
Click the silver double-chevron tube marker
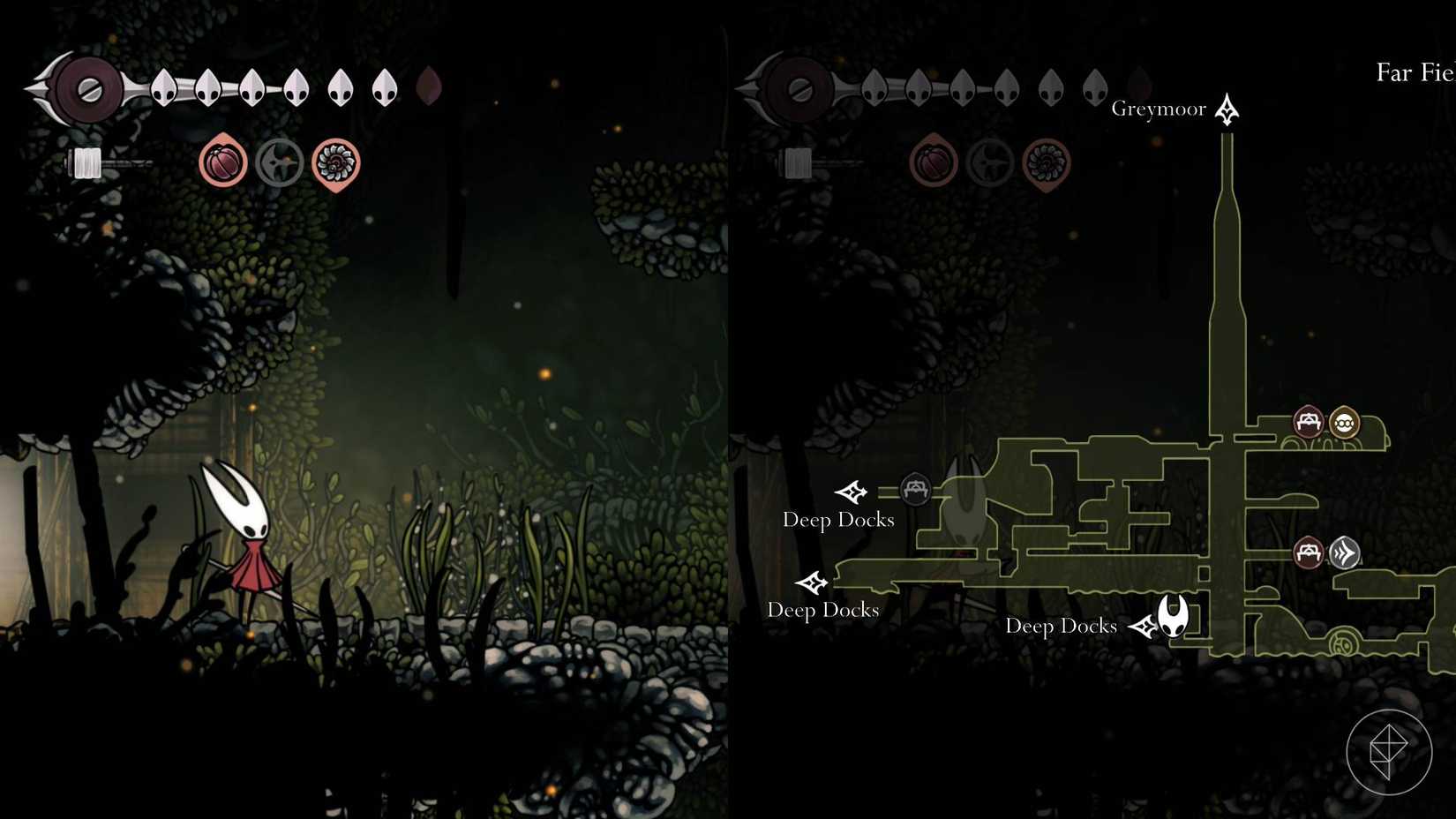1343,554
